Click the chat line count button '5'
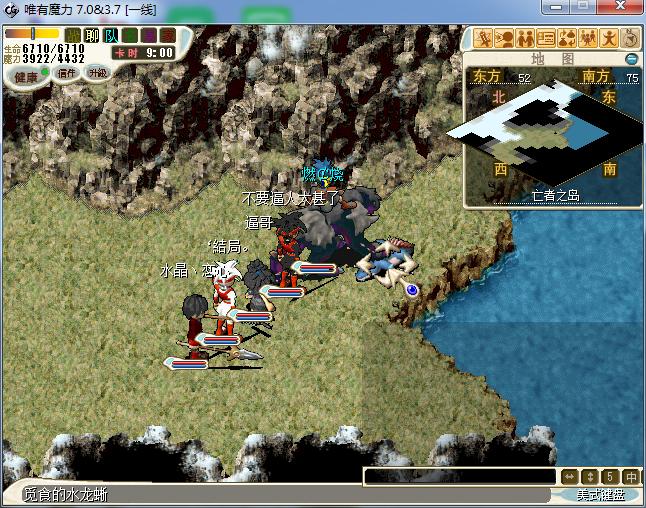The height and width of the screenshot is (508, 646). [x=611, y=477]
